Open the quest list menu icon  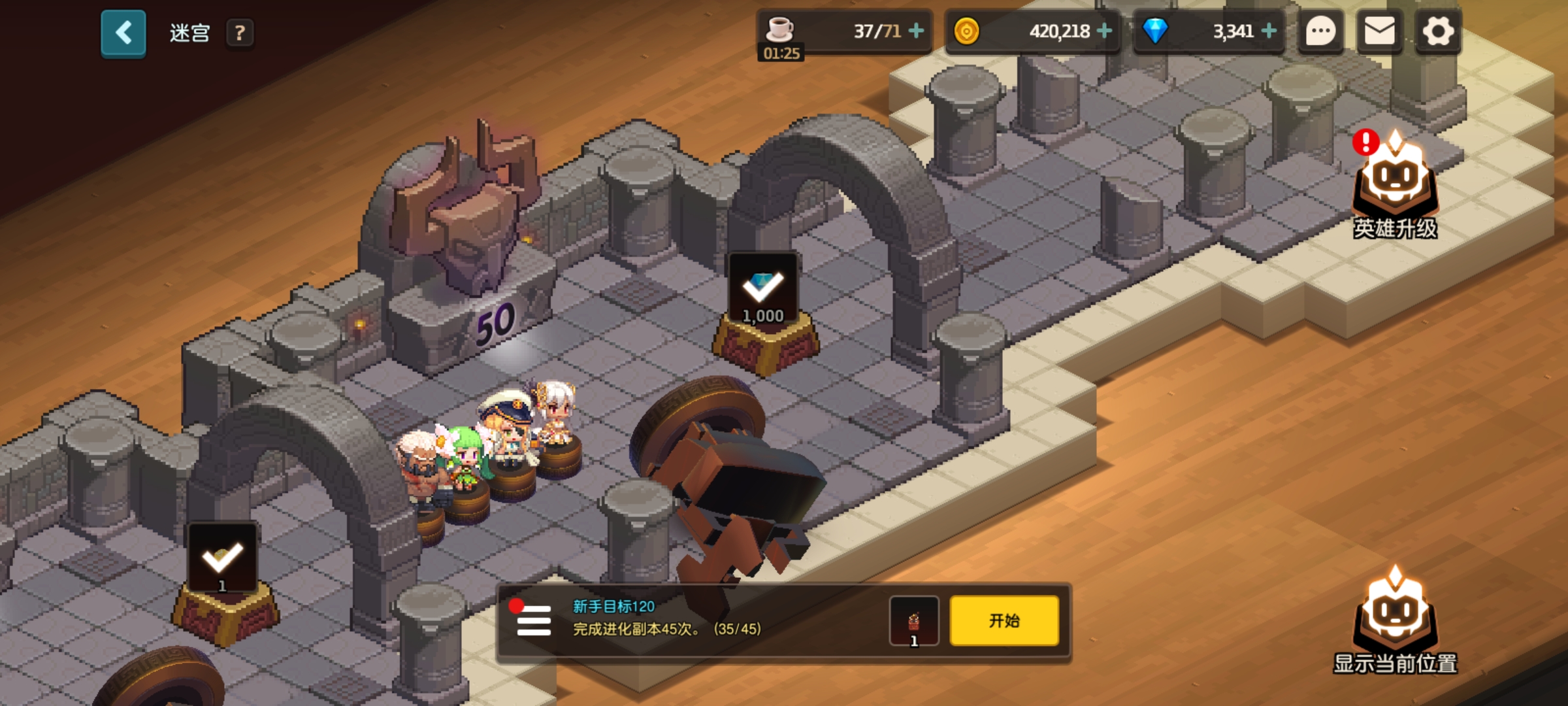[x=533, y=620]
